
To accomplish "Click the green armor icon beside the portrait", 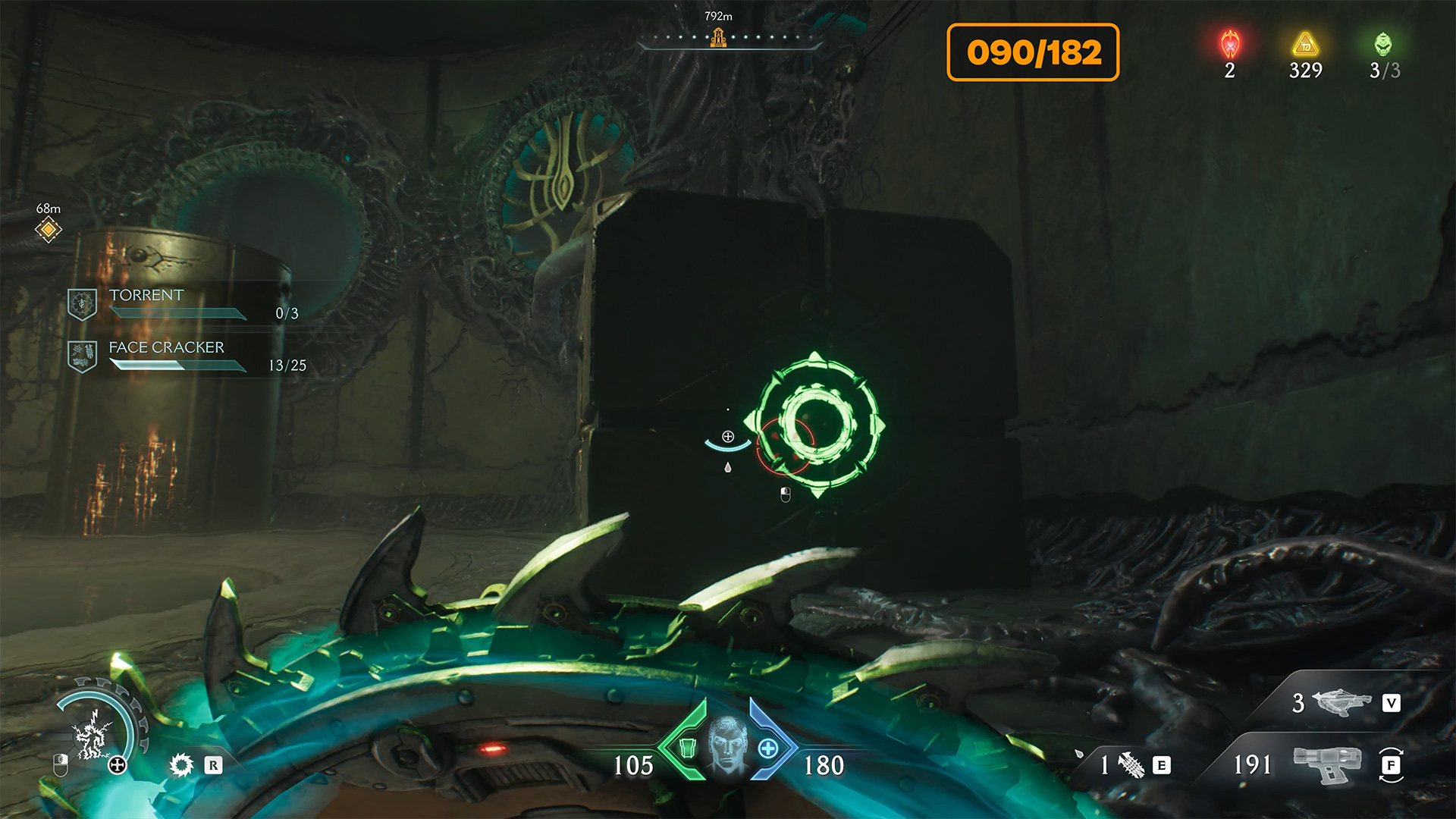I will point(687,748).
